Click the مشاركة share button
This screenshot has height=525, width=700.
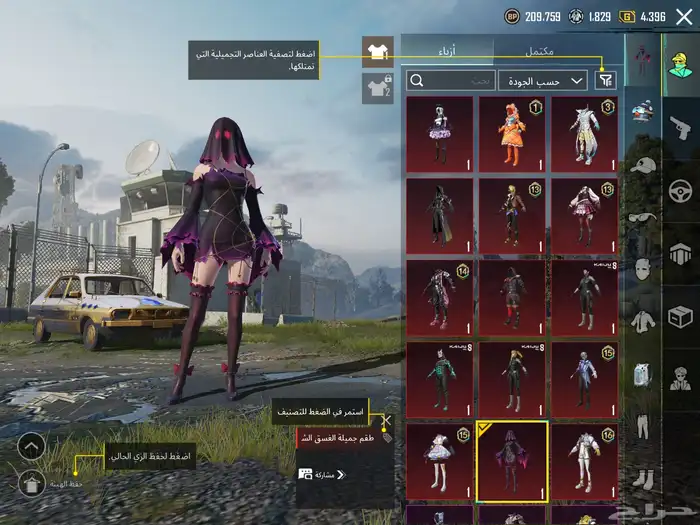point(318,474)
